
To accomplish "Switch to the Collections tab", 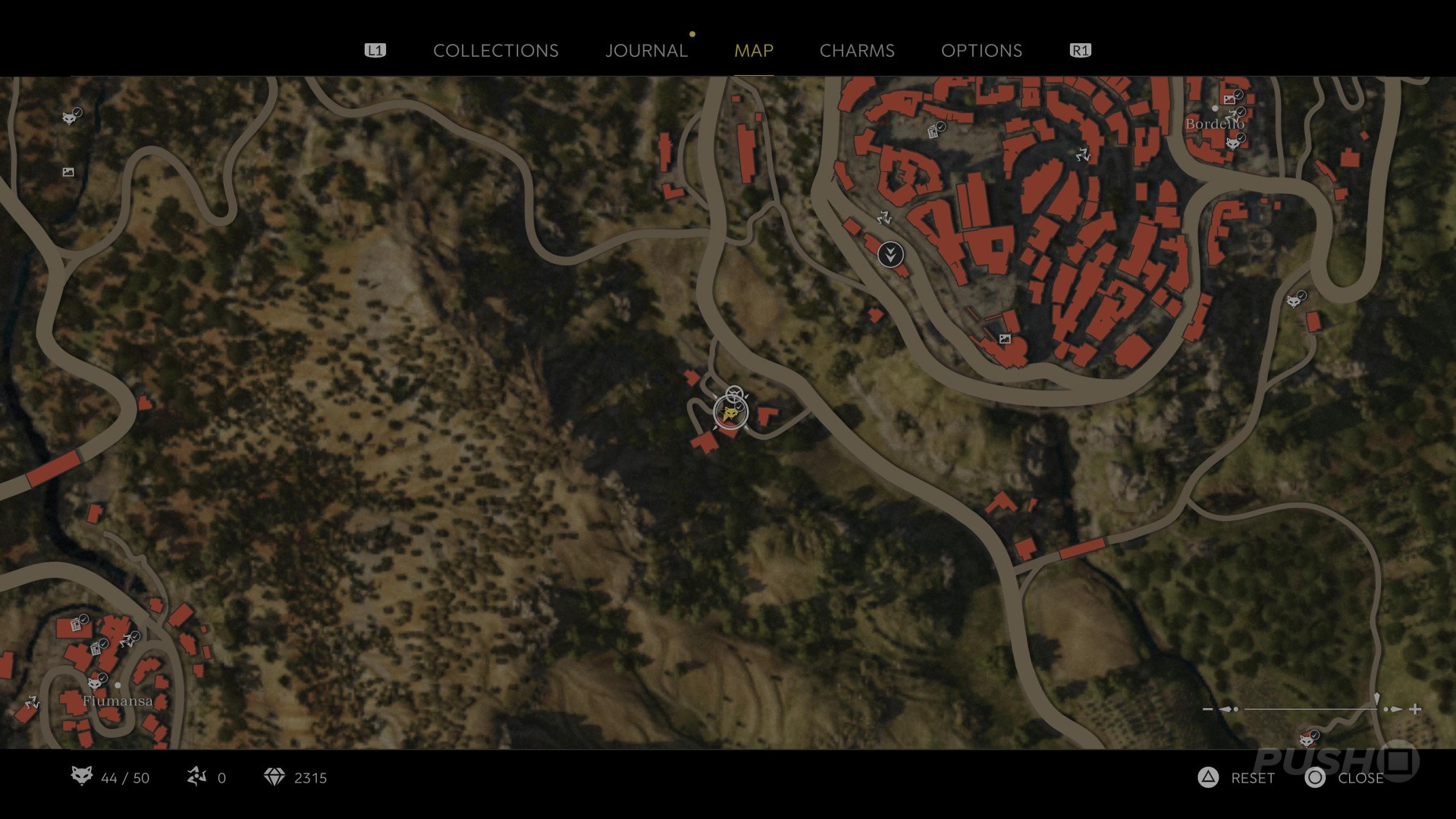I will [495, 51].
